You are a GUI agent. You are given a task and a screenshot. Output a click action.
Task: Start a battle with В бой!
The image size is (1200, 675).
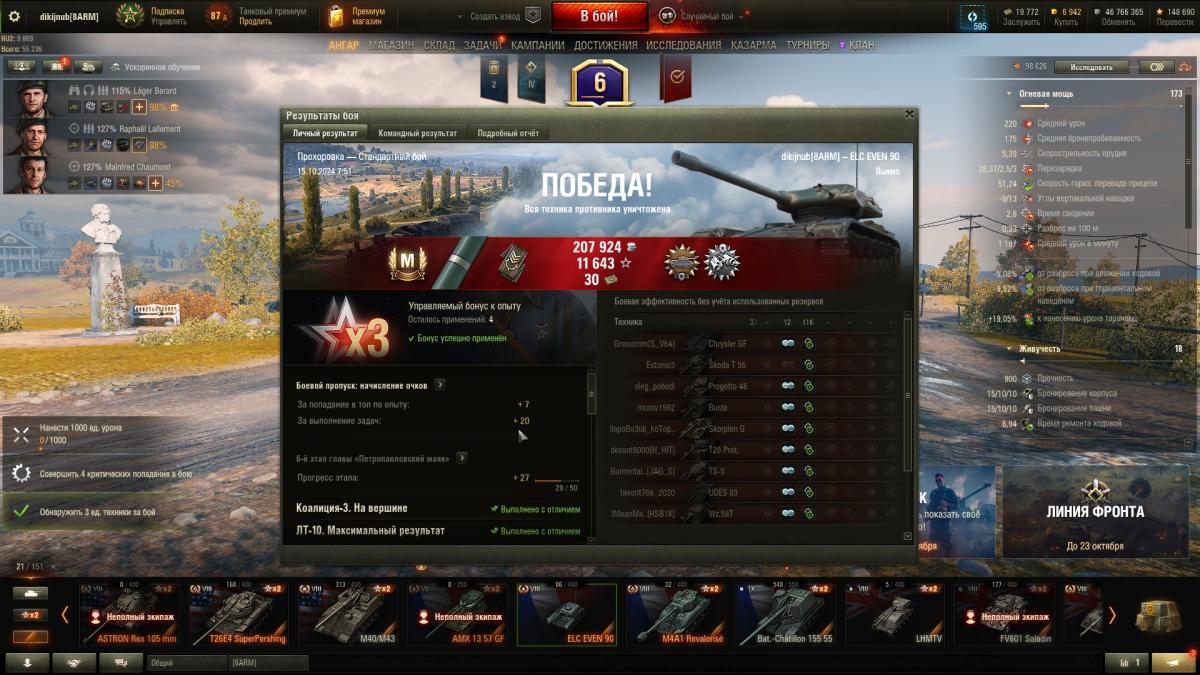pos(599,16)
